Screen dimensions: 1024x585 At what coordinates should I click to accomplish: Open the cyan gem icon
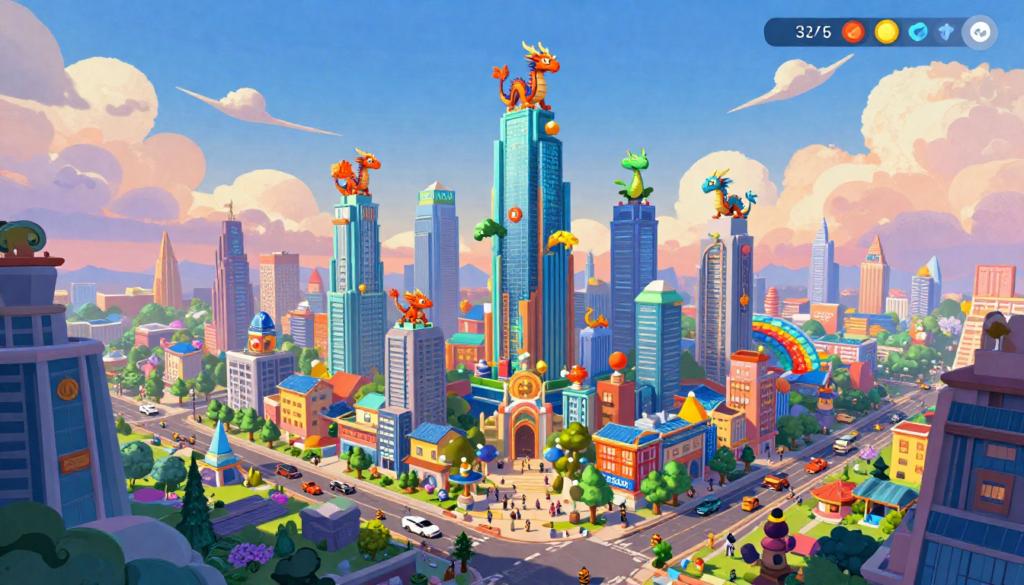pos(918,32)
